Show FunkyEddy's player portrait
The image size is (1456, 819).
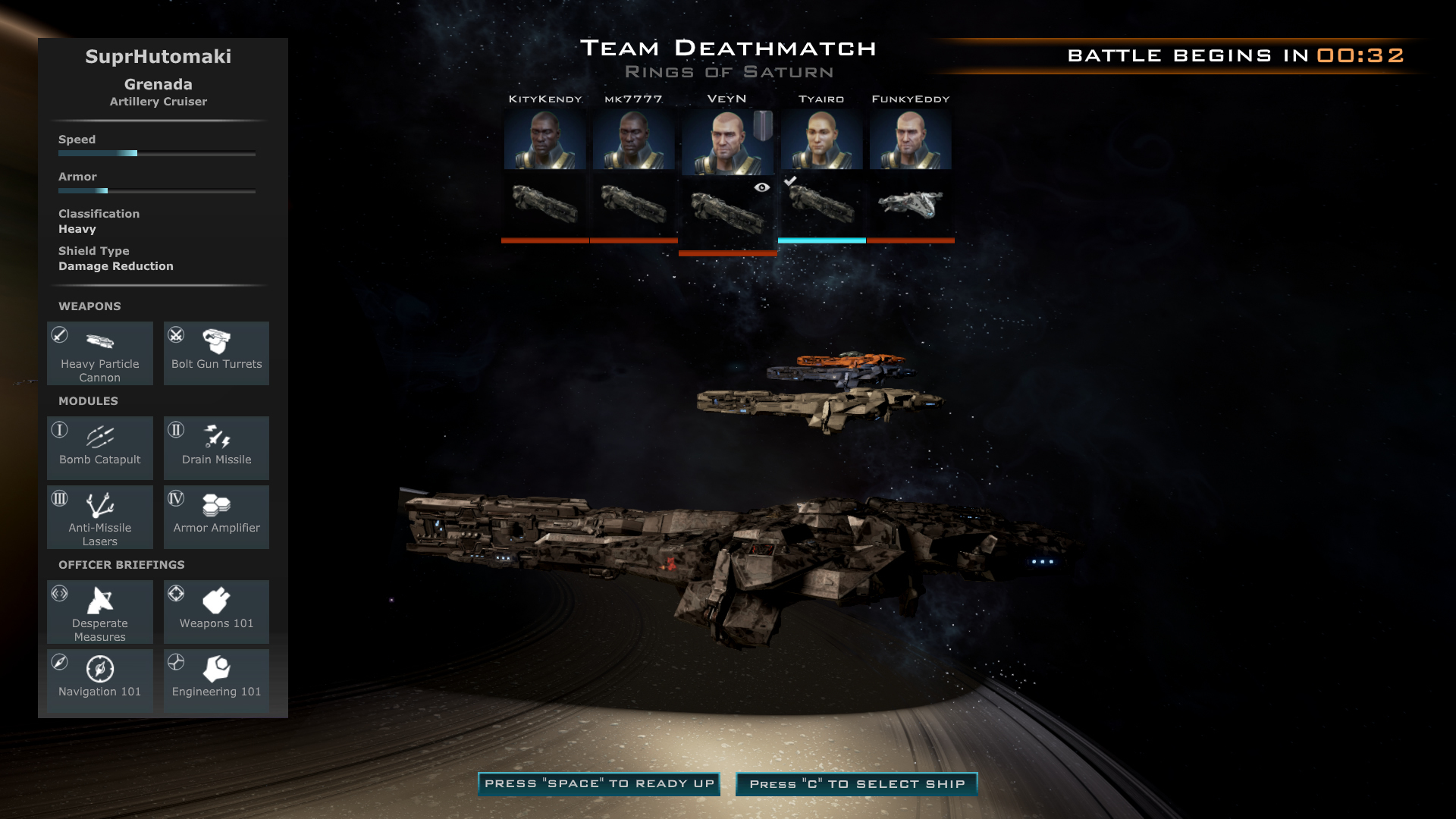910,140
